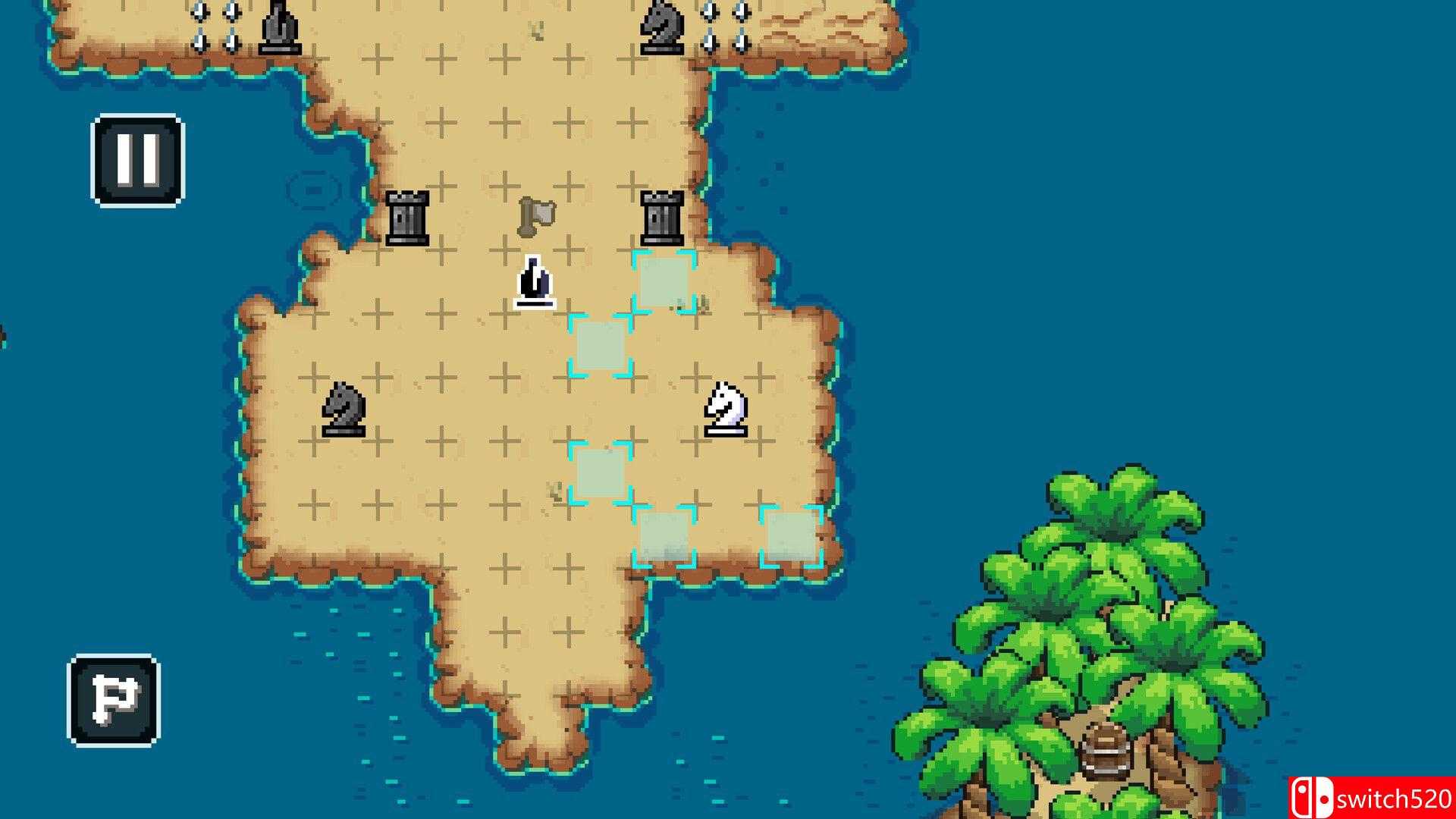Click the flag goal marker on the sand

click(536, 218)
